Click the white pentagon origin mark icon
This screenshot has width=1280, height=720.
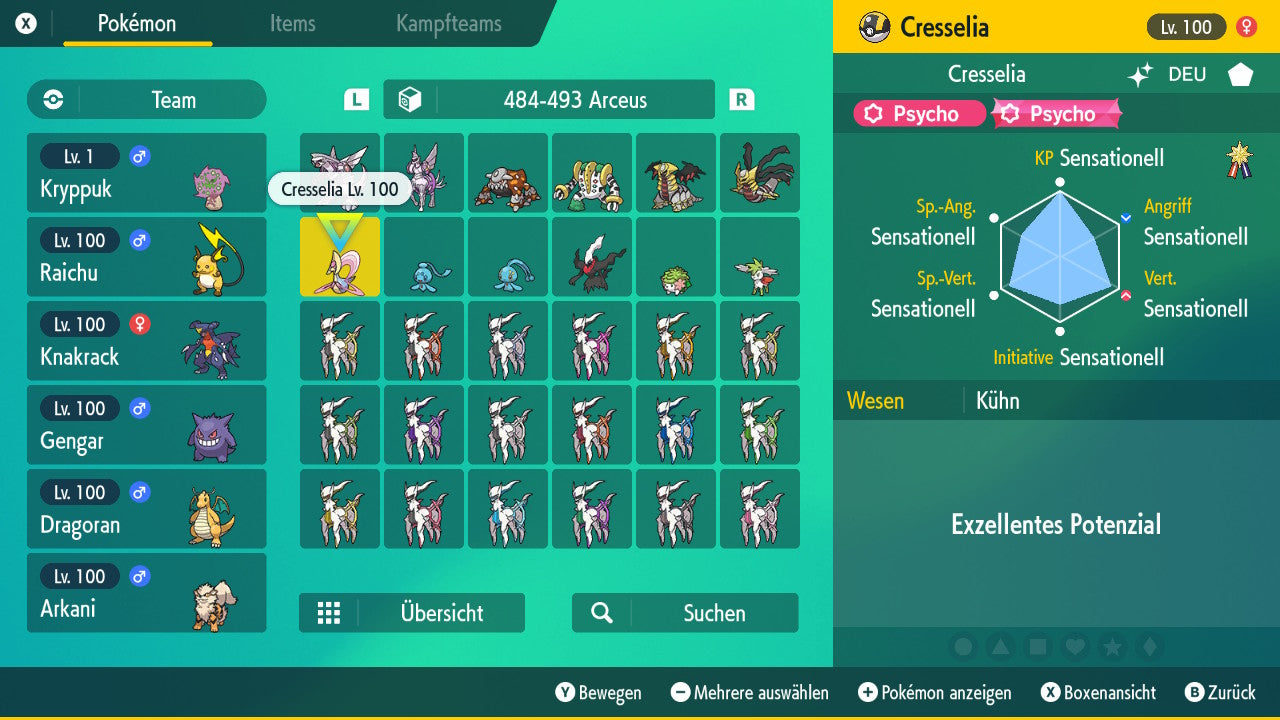point(1240,74)
